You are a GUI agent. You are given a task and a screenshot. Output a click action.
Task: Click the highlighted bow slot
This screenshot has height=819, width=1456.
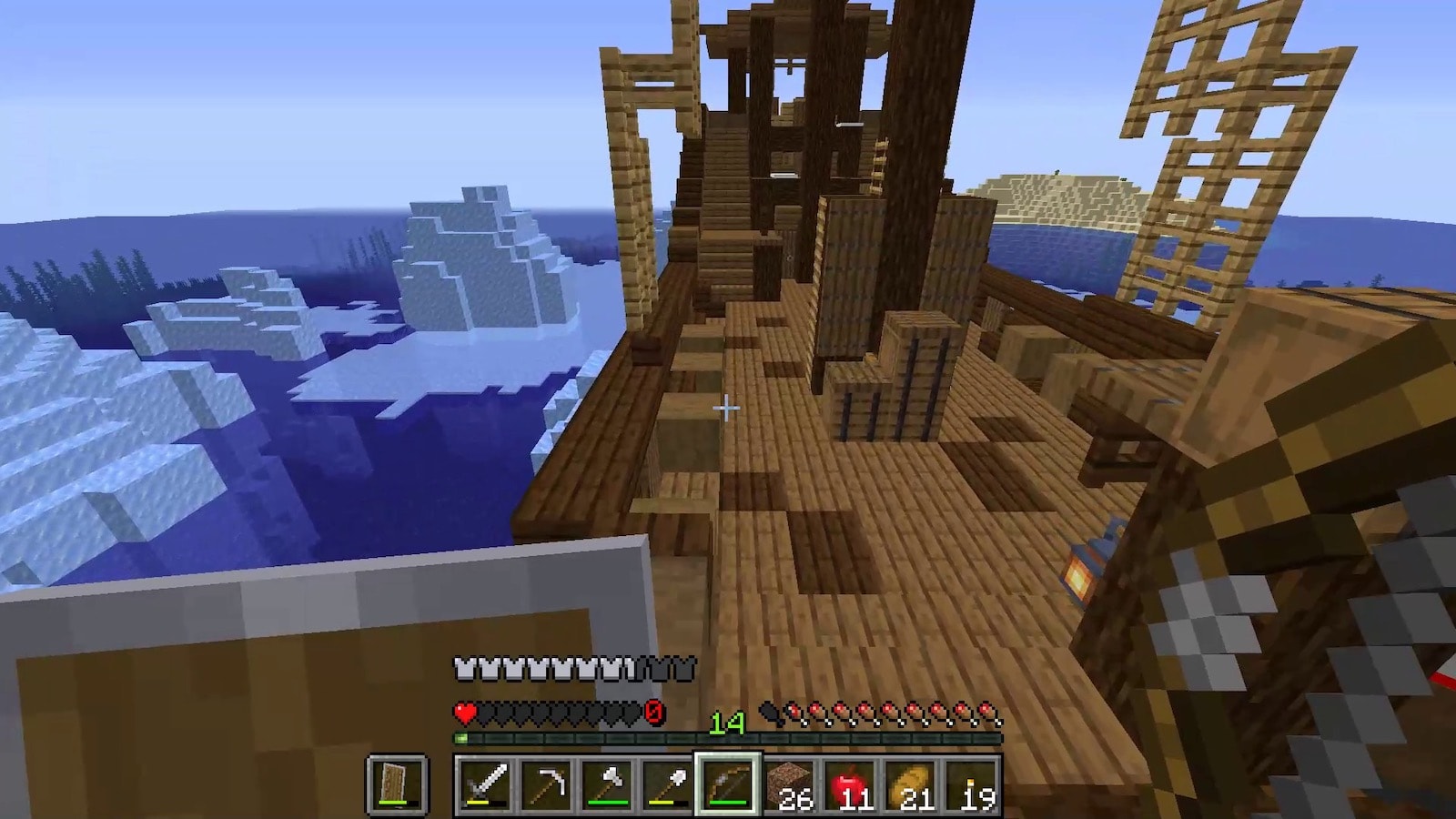tap(728, 784)
